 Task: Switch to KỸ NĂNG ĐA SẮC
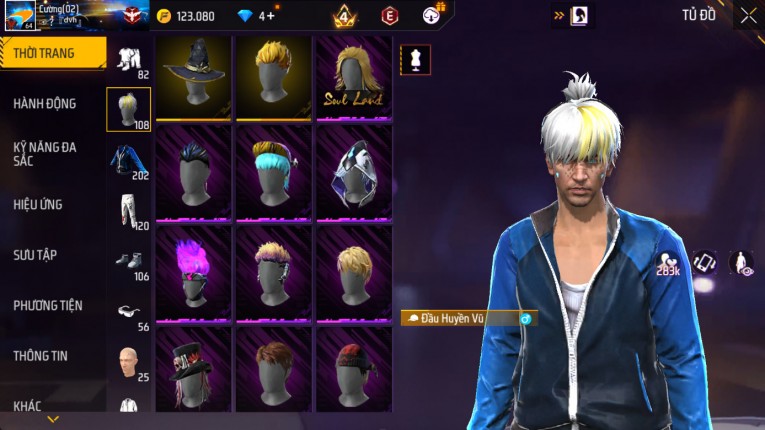(x=46, y=153)
